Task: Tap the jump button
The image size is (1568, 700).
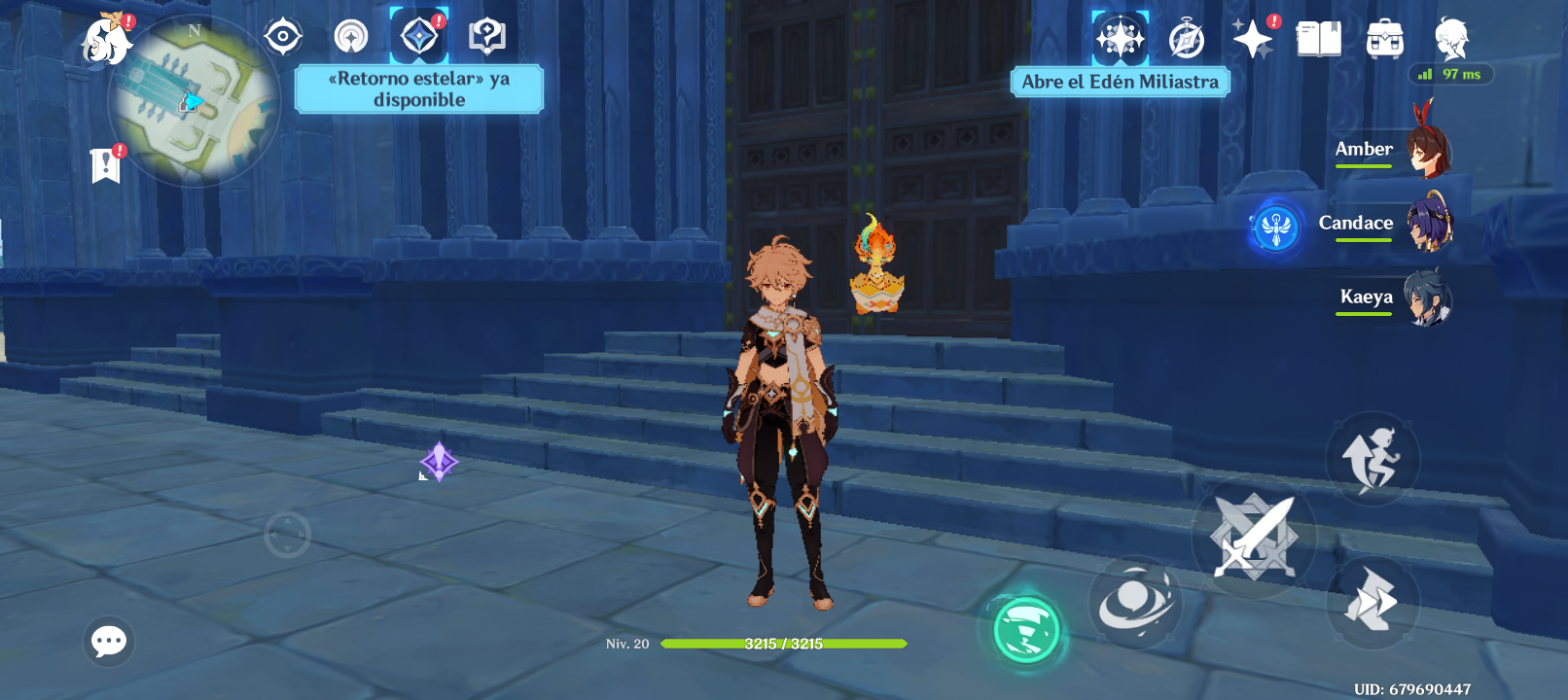Action: pyautogui.click(x=1372, y=459)
